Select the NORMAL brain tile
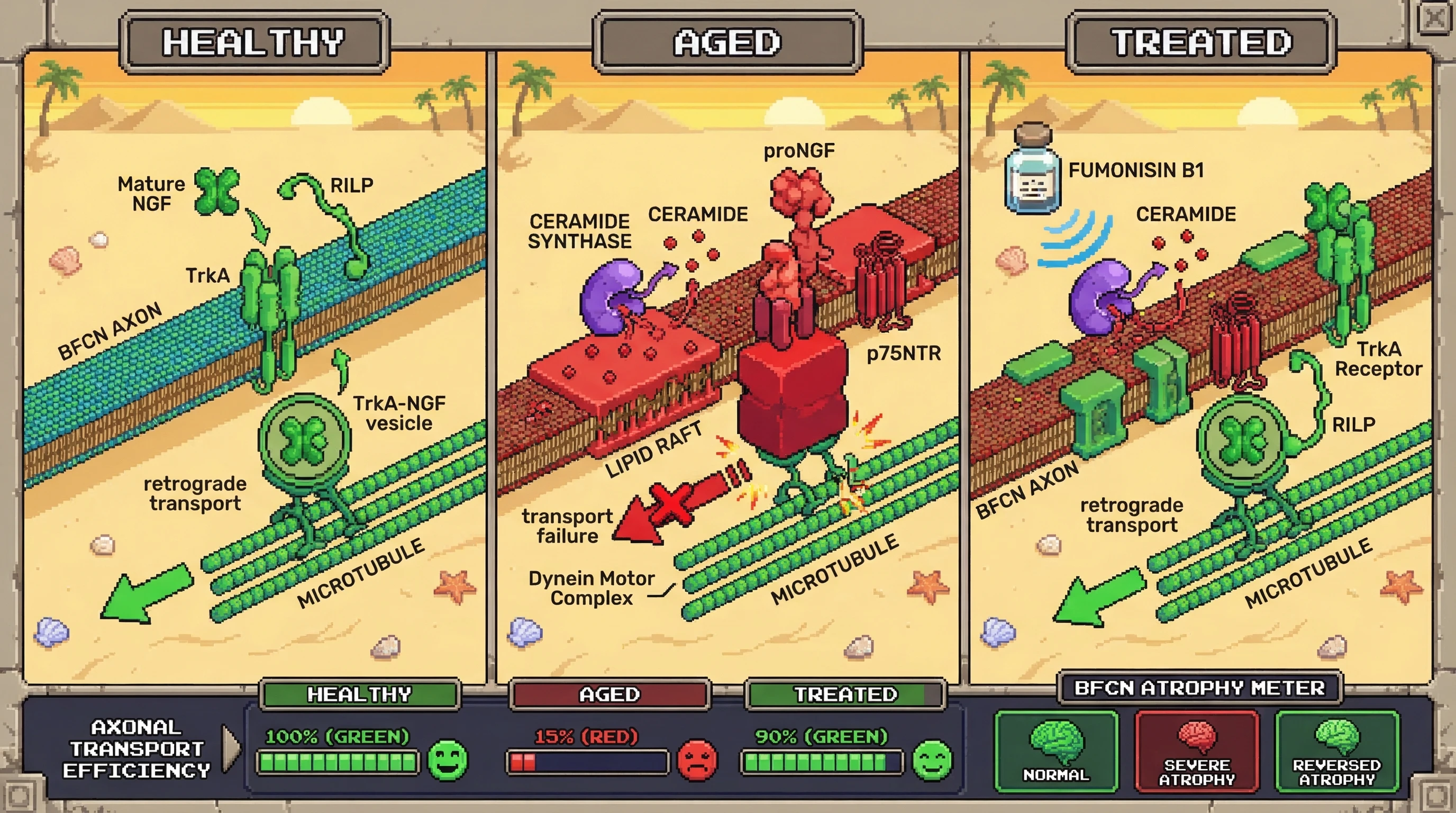The width and height of the screenshot is (1456, 813). tap(1056, 752)
